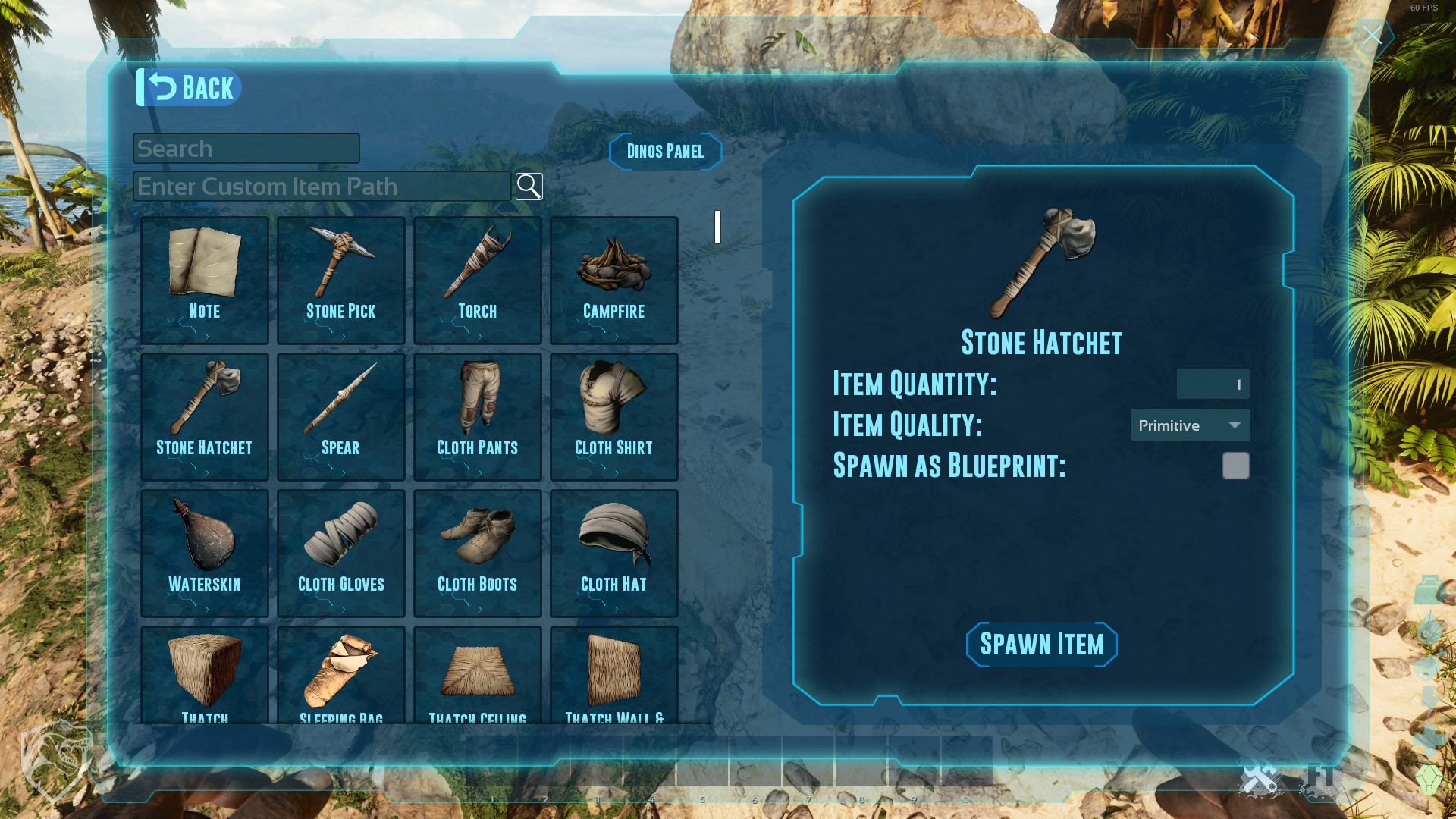Select the Note item tile
The width and height of the screenshot is (1456, 819).
pyautogui.click(x=205, y=280)
